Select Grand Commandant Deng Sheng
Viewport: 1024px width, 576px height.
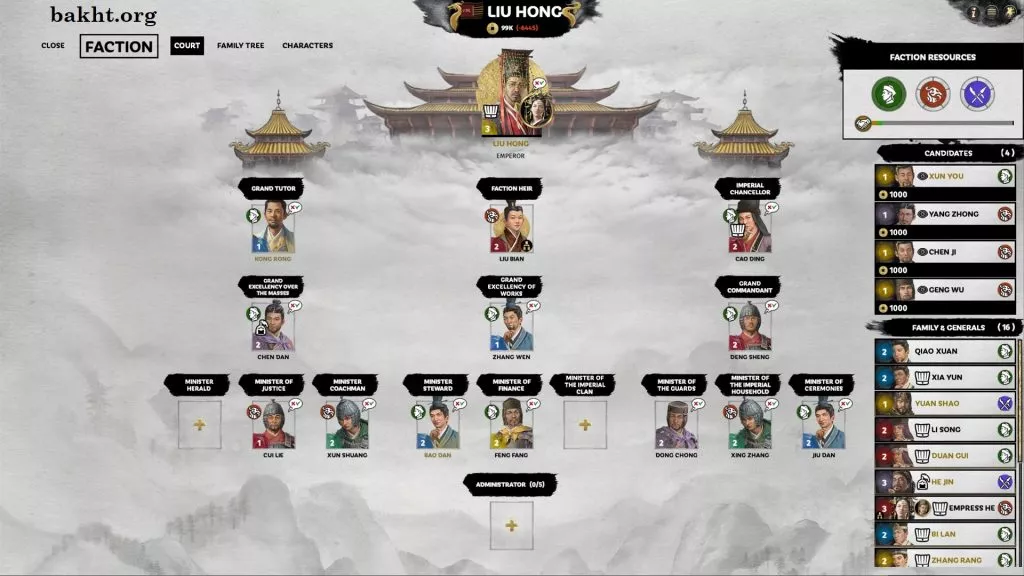749,326
